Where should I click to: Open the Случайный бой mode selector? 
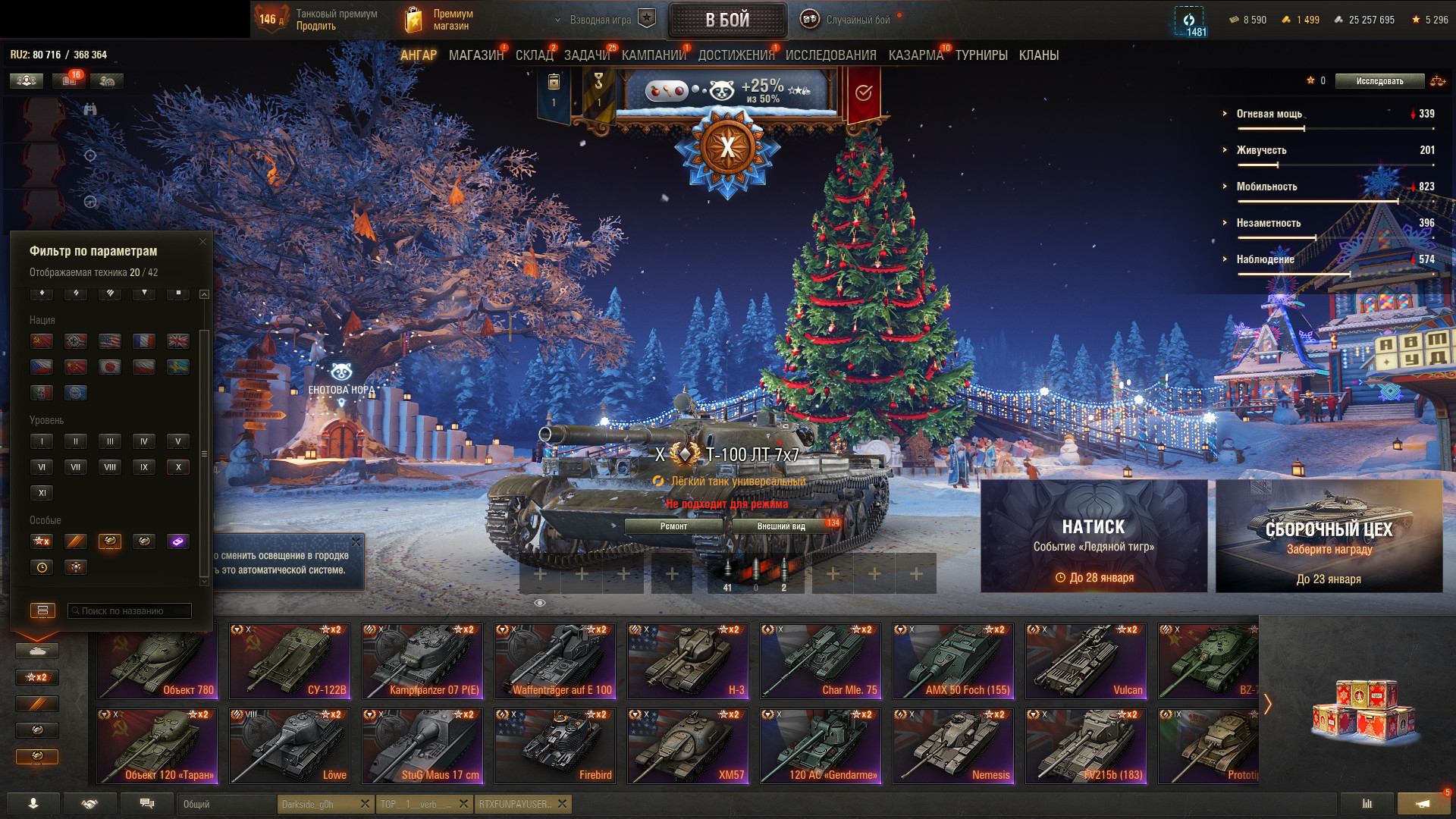(x=857, y=20)
